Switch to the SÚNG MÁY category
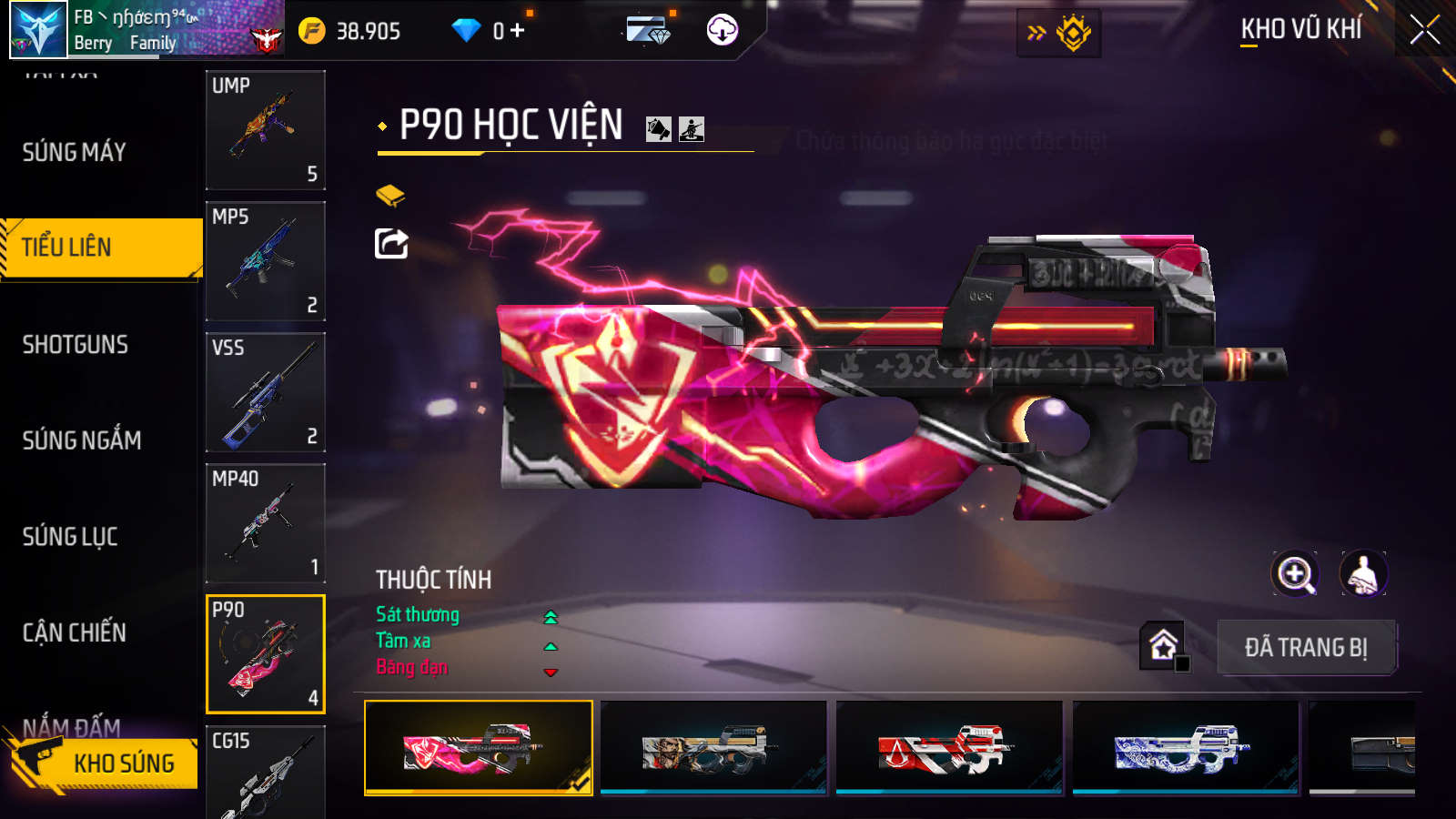The image size is (1456, 819). coord(75,152)
